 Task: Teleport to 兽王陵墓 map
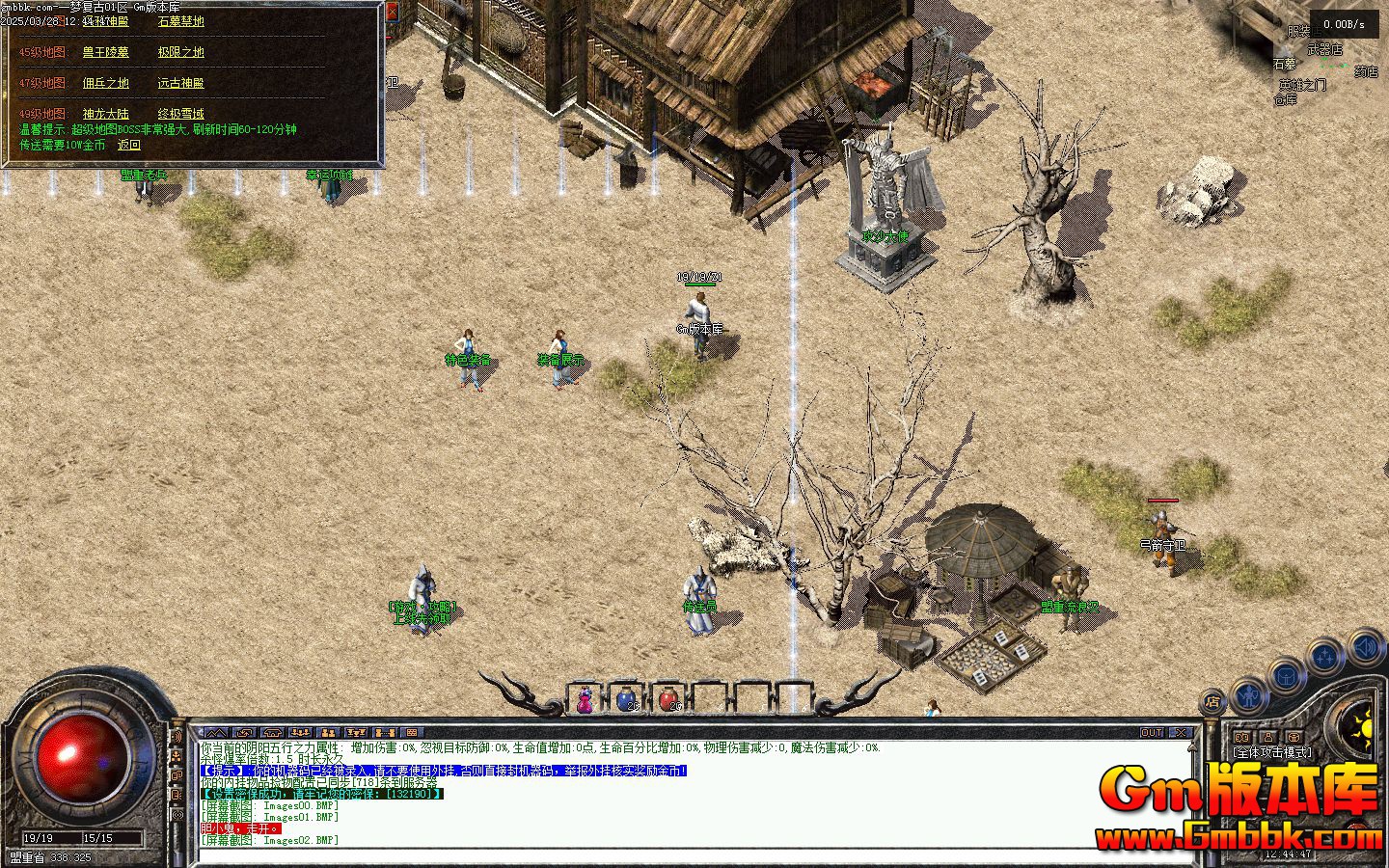105,52
